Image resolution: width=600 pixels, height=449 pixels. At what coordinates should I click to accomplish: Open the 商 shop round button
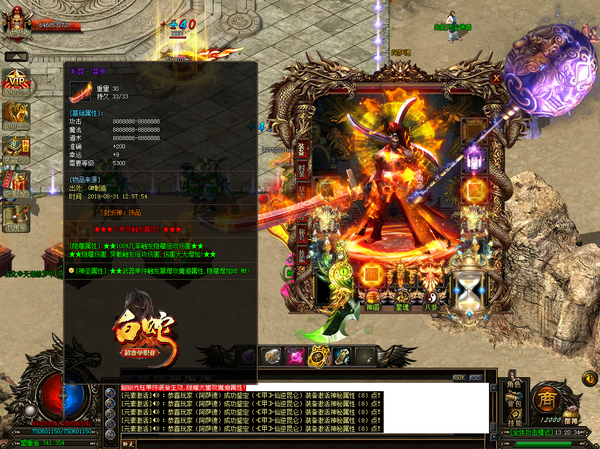(x=546, y=398)
